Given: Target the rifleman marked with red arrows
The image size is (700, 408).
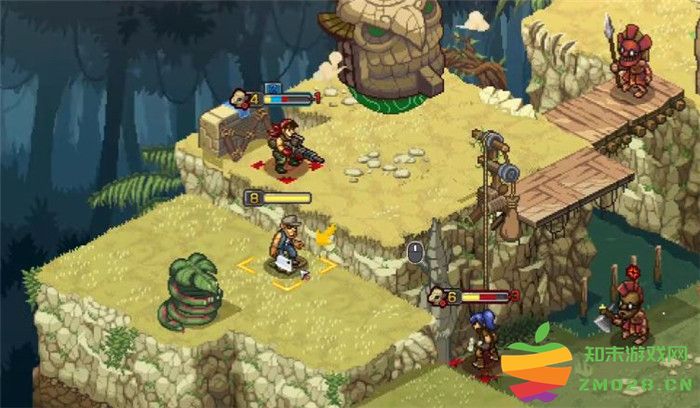Looking at the screenshot, I should 287,147.
